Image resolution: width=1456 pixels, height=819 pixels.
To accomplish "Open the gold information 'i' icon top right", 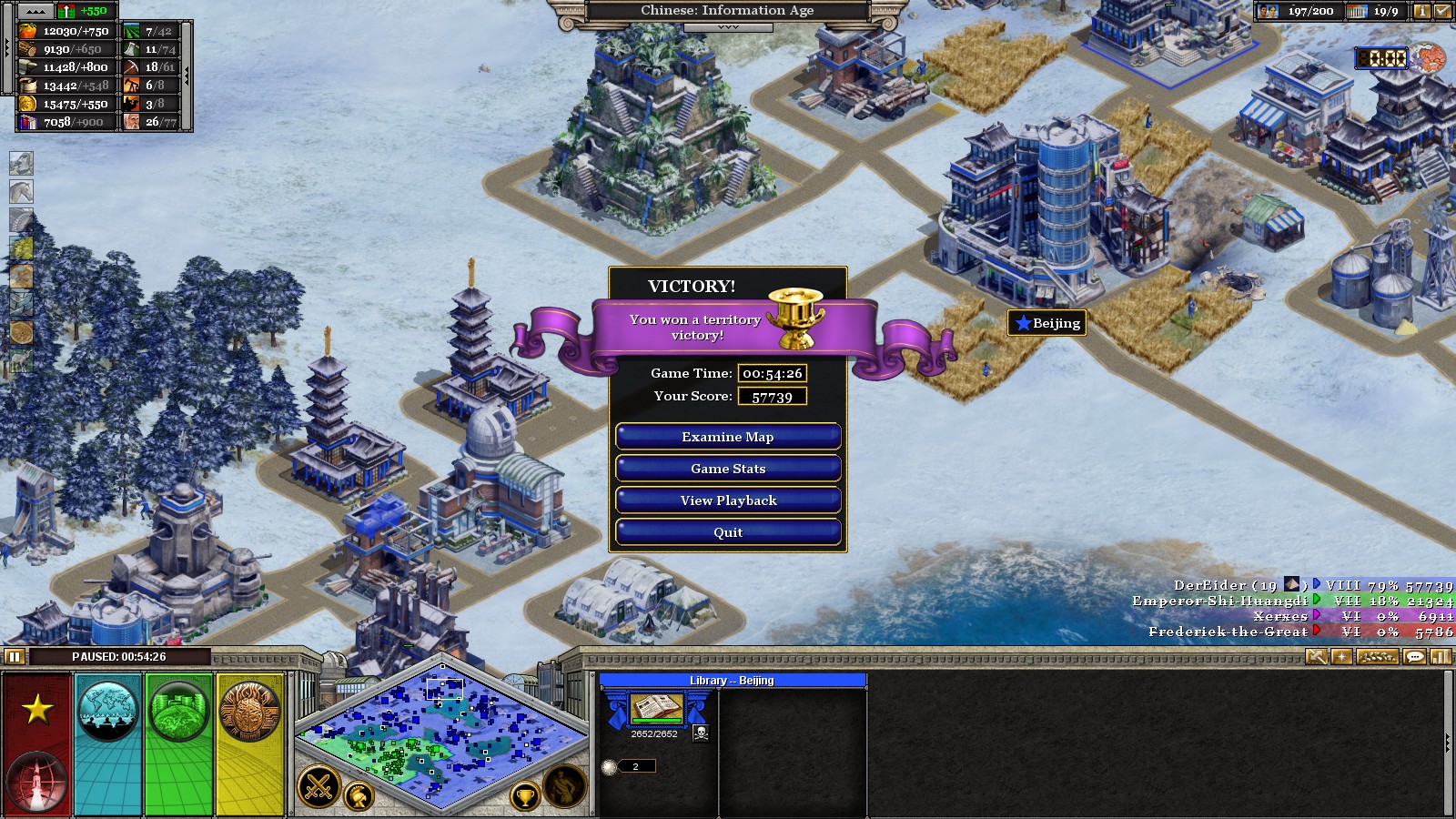I will 1422,12.
